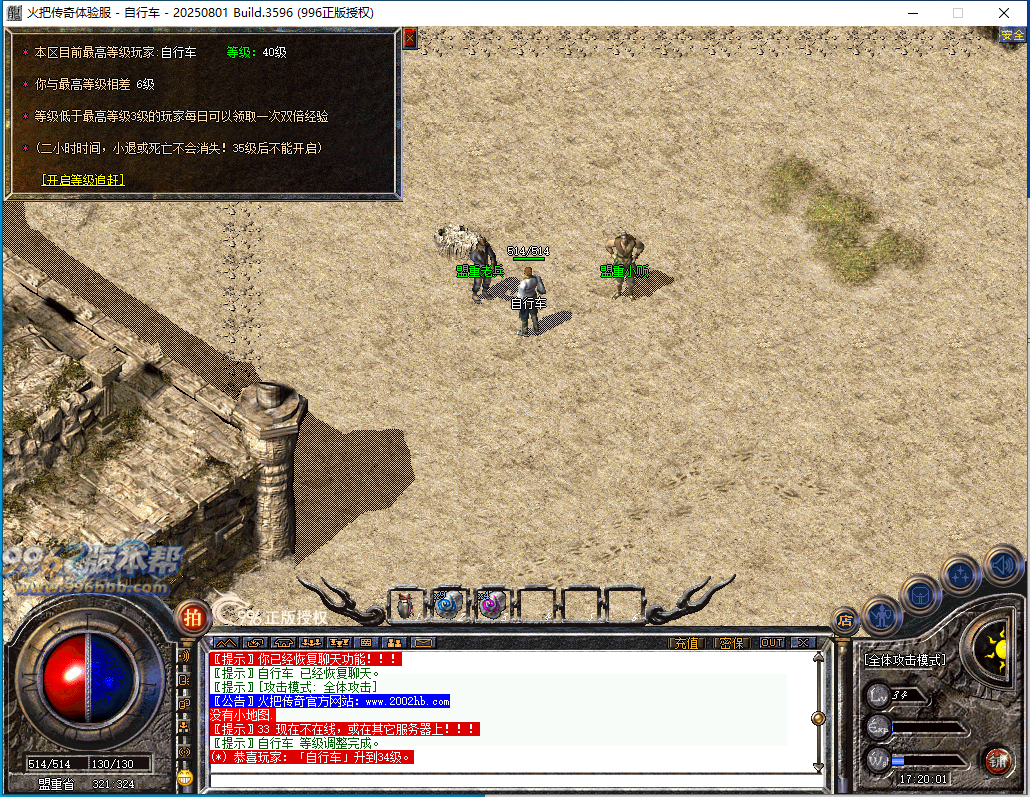Open the 密保 security button

point(731,643)
